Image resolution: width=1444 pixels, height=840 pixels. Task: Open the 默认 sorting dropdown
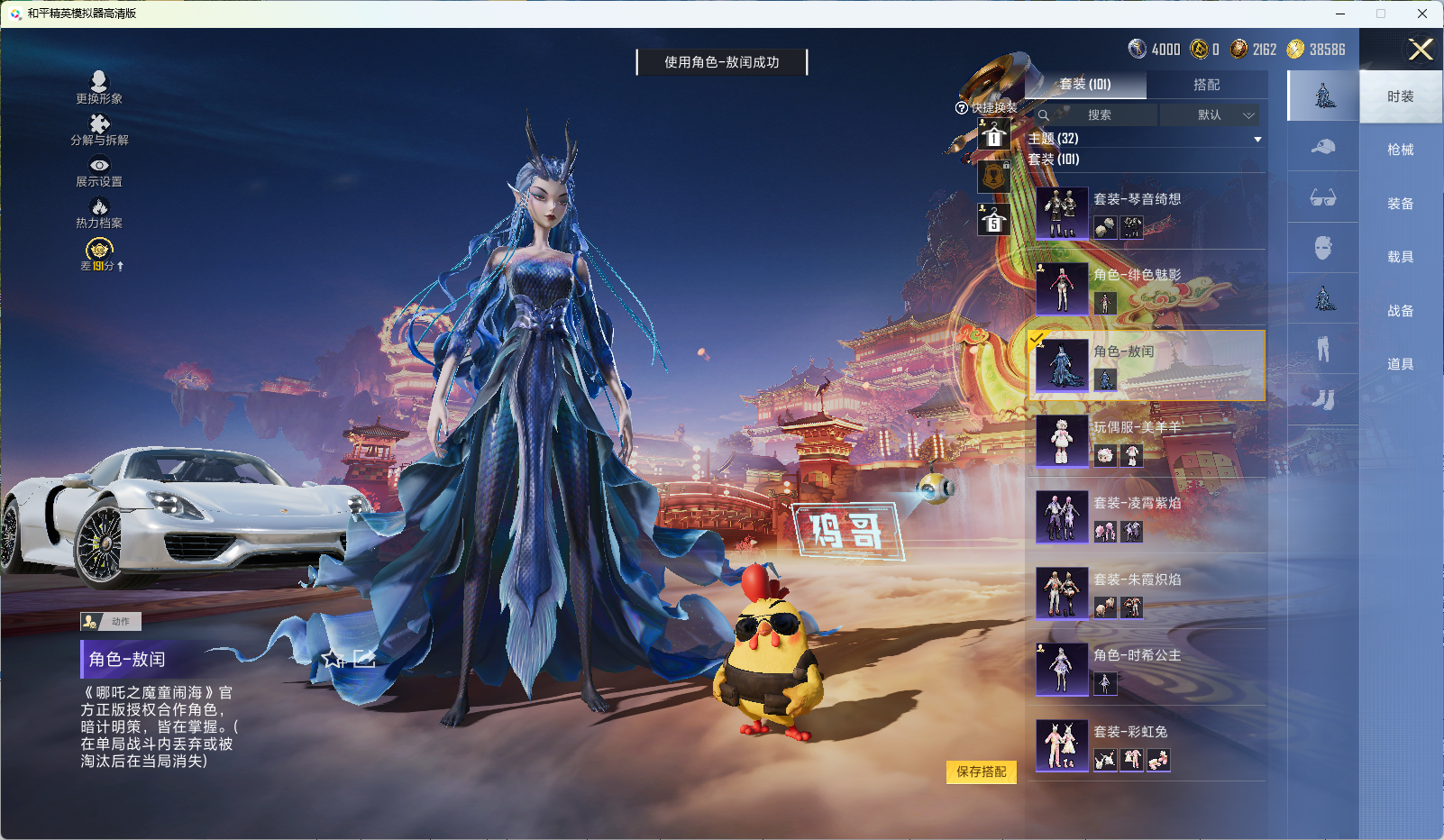click(x=1213, y=115)
